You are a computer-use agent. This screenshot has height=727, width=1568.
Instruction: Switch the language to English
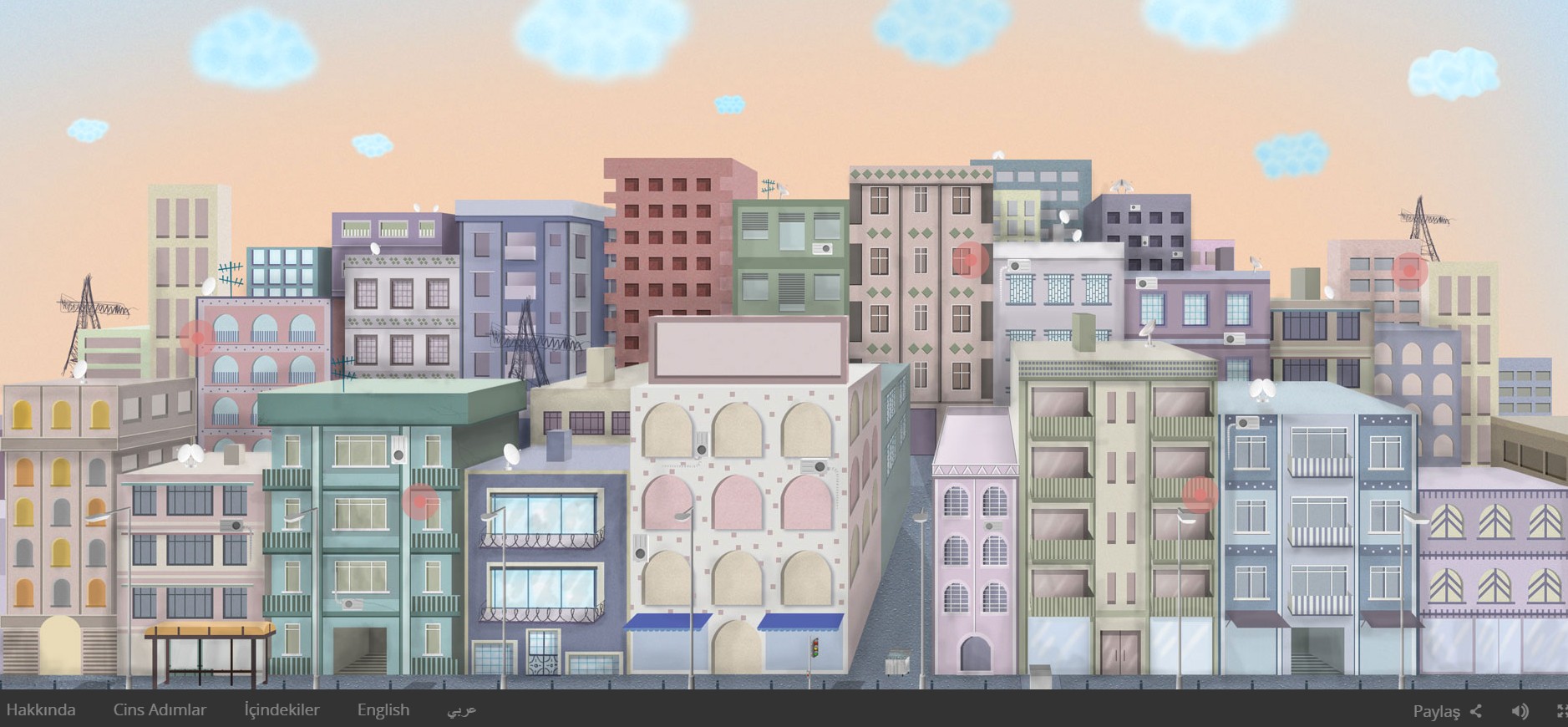click(x=383, y=710)
